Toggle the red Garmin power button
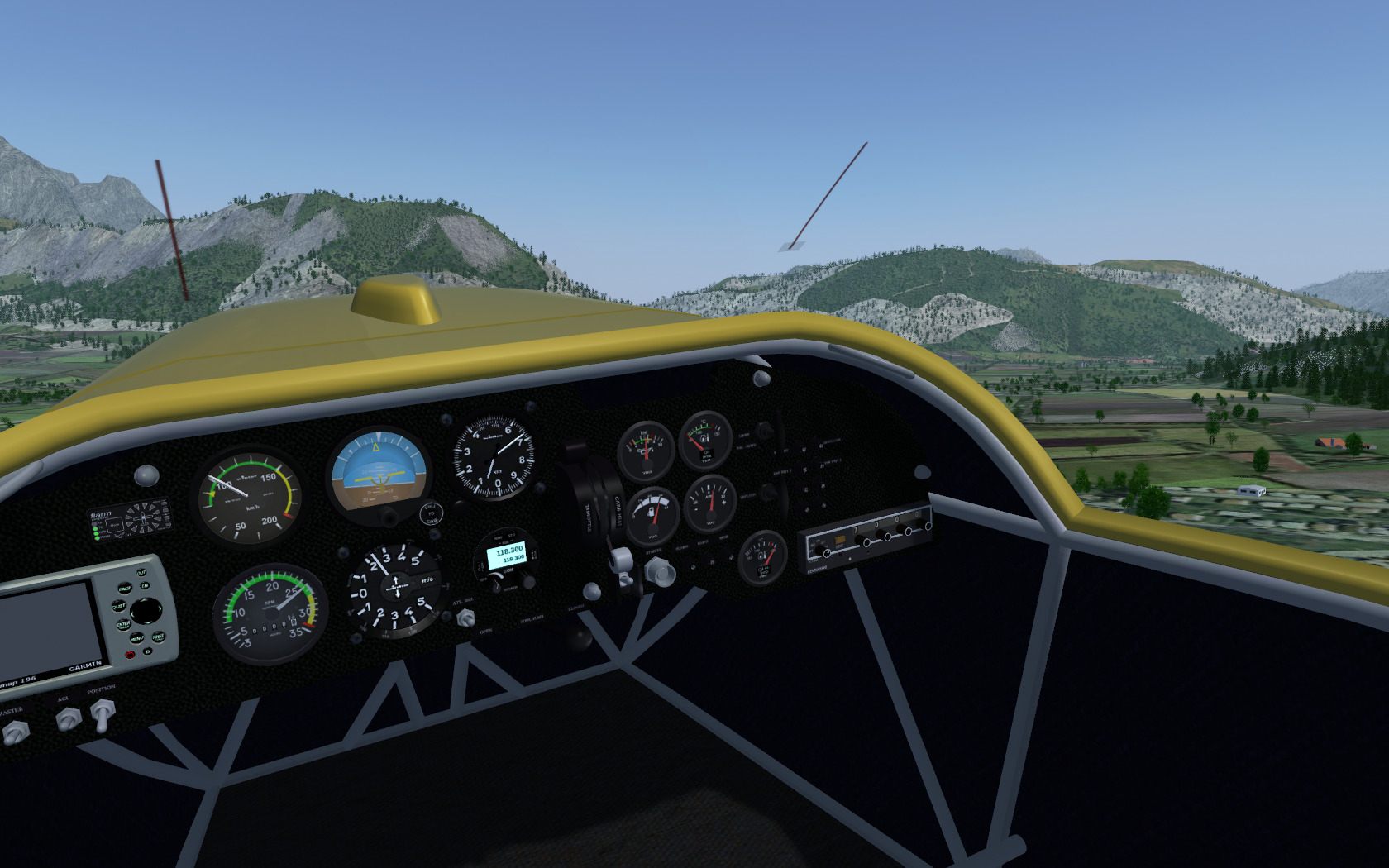This screenshot has height=868, width=1389. pyautogui.click(x=130, y=655)
